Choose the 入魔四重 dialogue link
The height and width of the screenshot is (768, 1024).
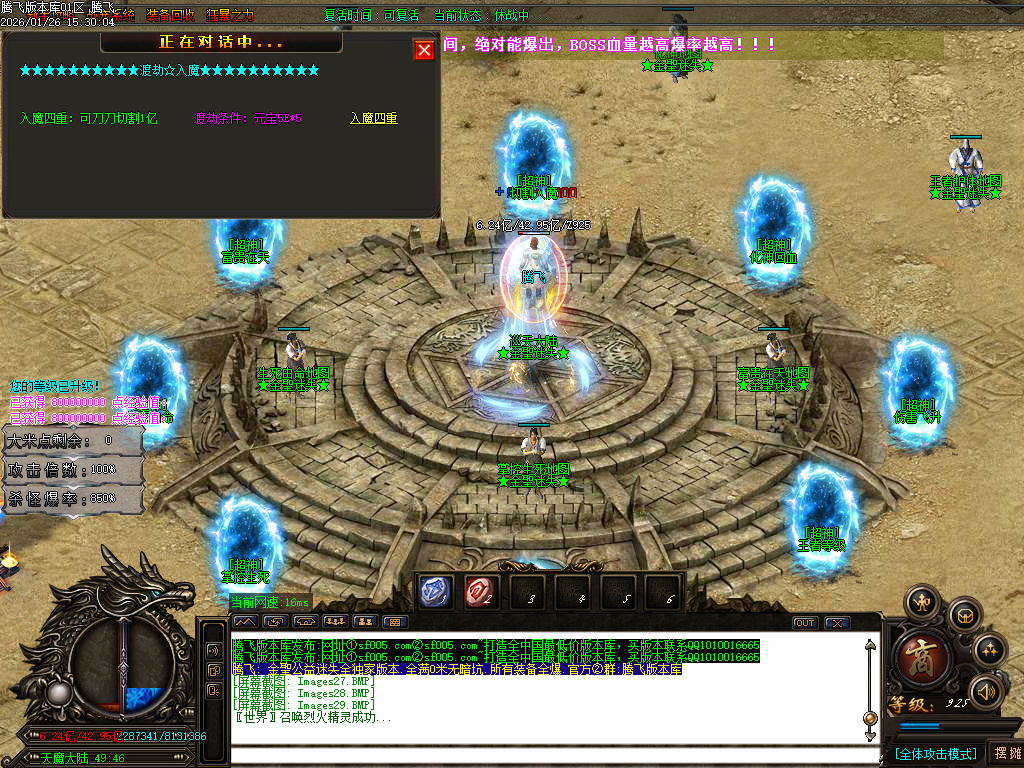pos(374,118)
